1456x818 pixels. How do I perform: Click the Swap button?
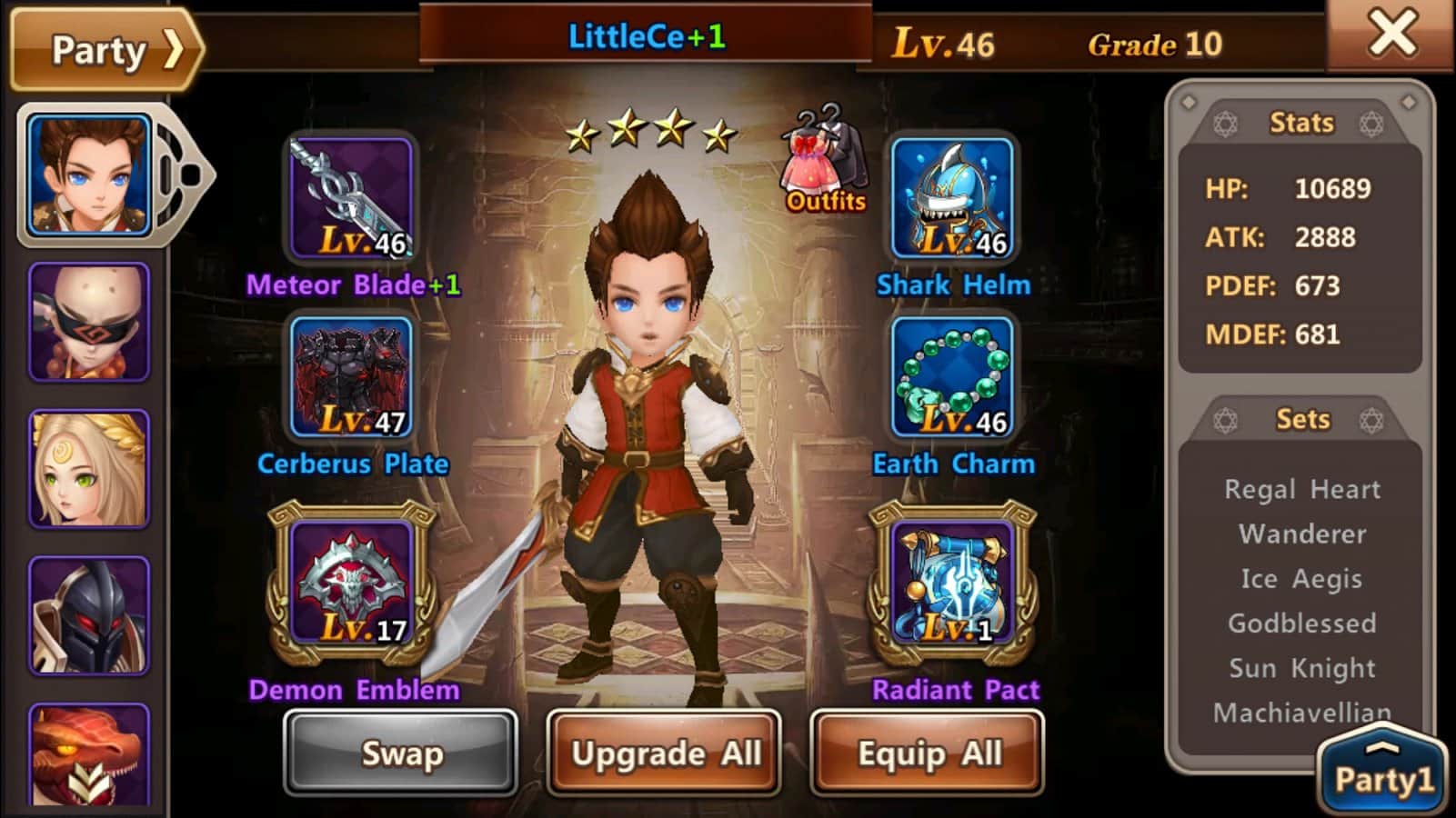tap(401, 753)
